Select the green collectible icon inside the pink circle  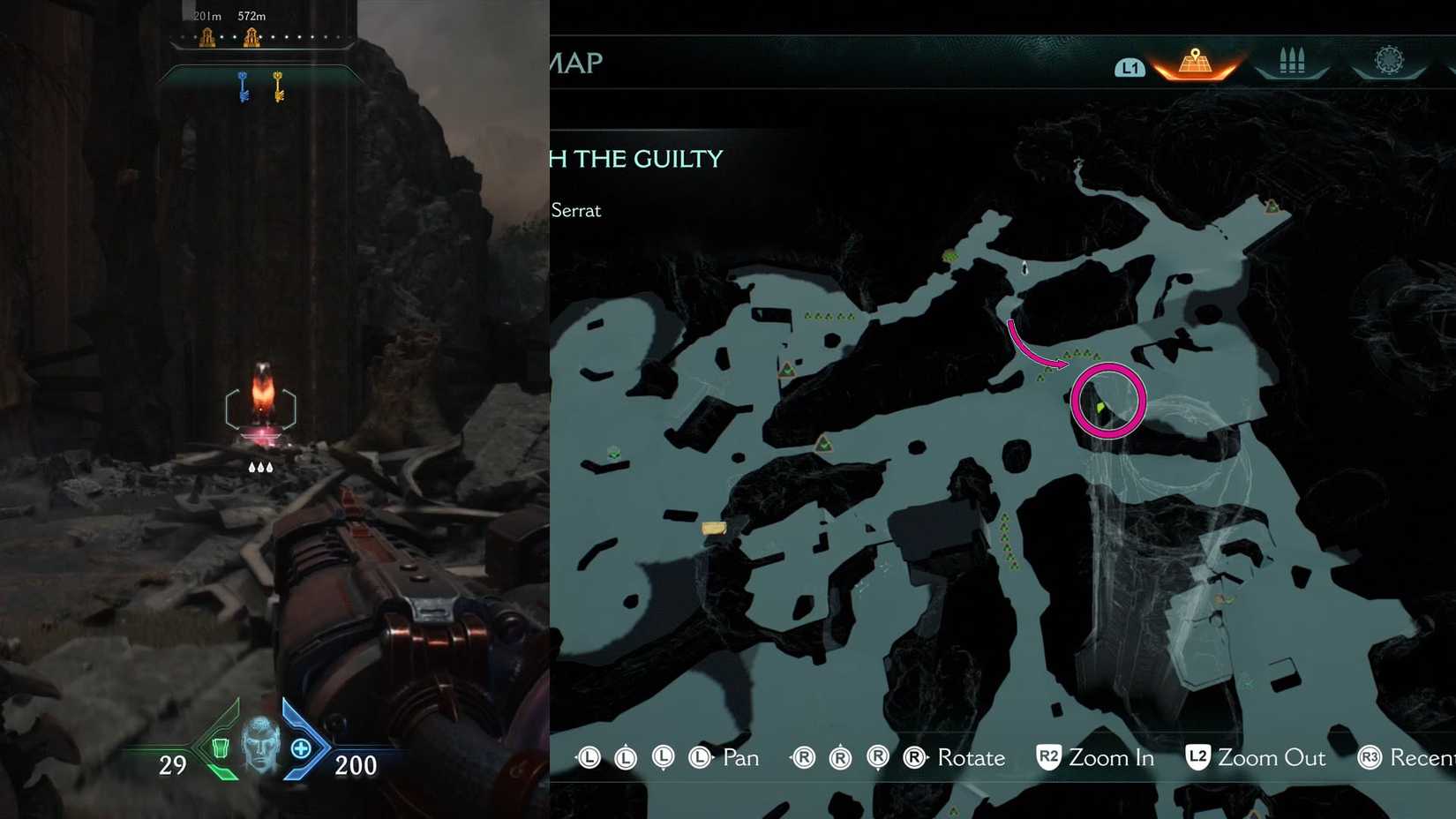[x=1100, y=405]
